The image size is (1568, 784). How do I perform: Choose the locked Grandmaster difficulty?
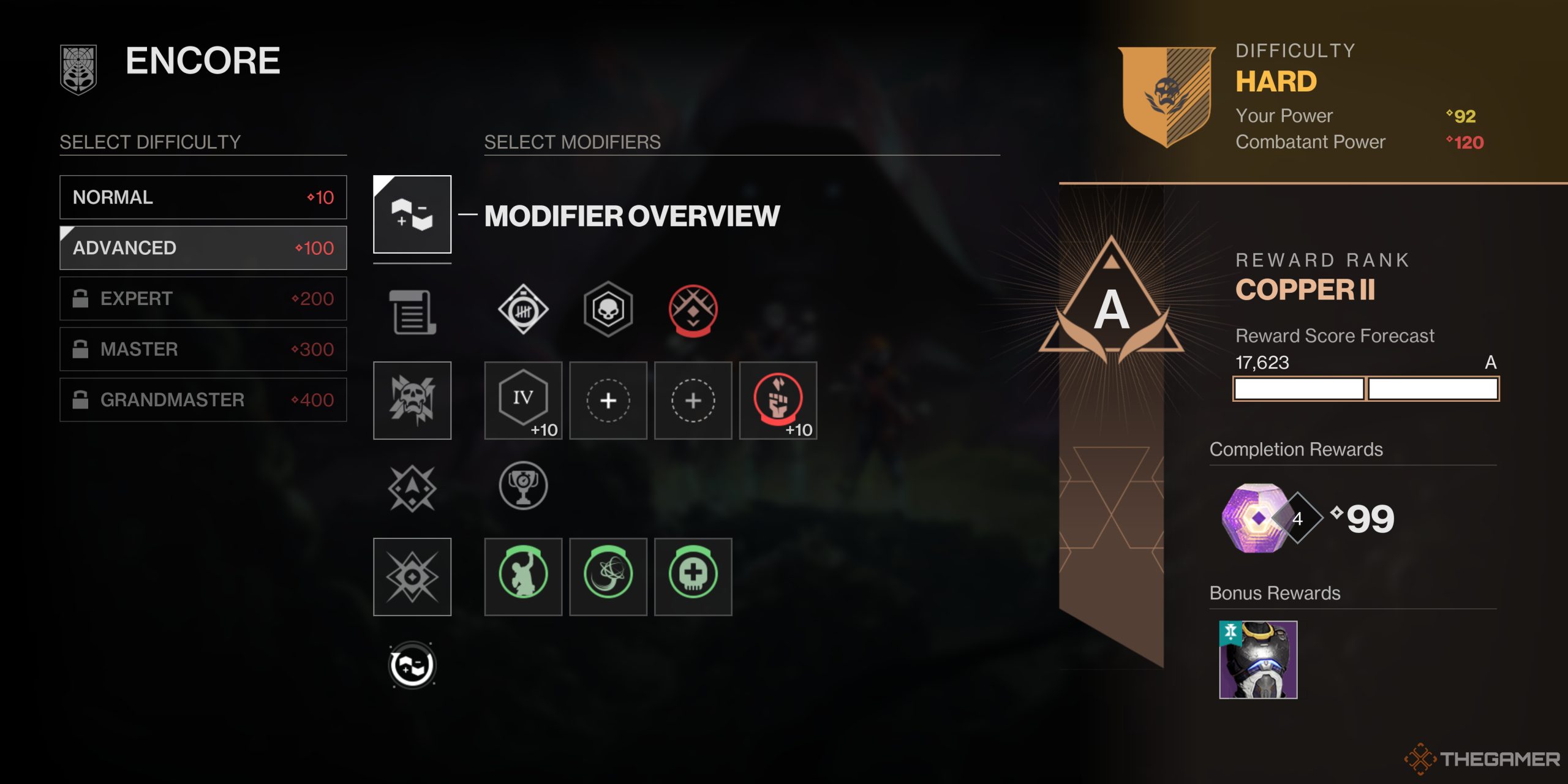(x=203, y=400)
